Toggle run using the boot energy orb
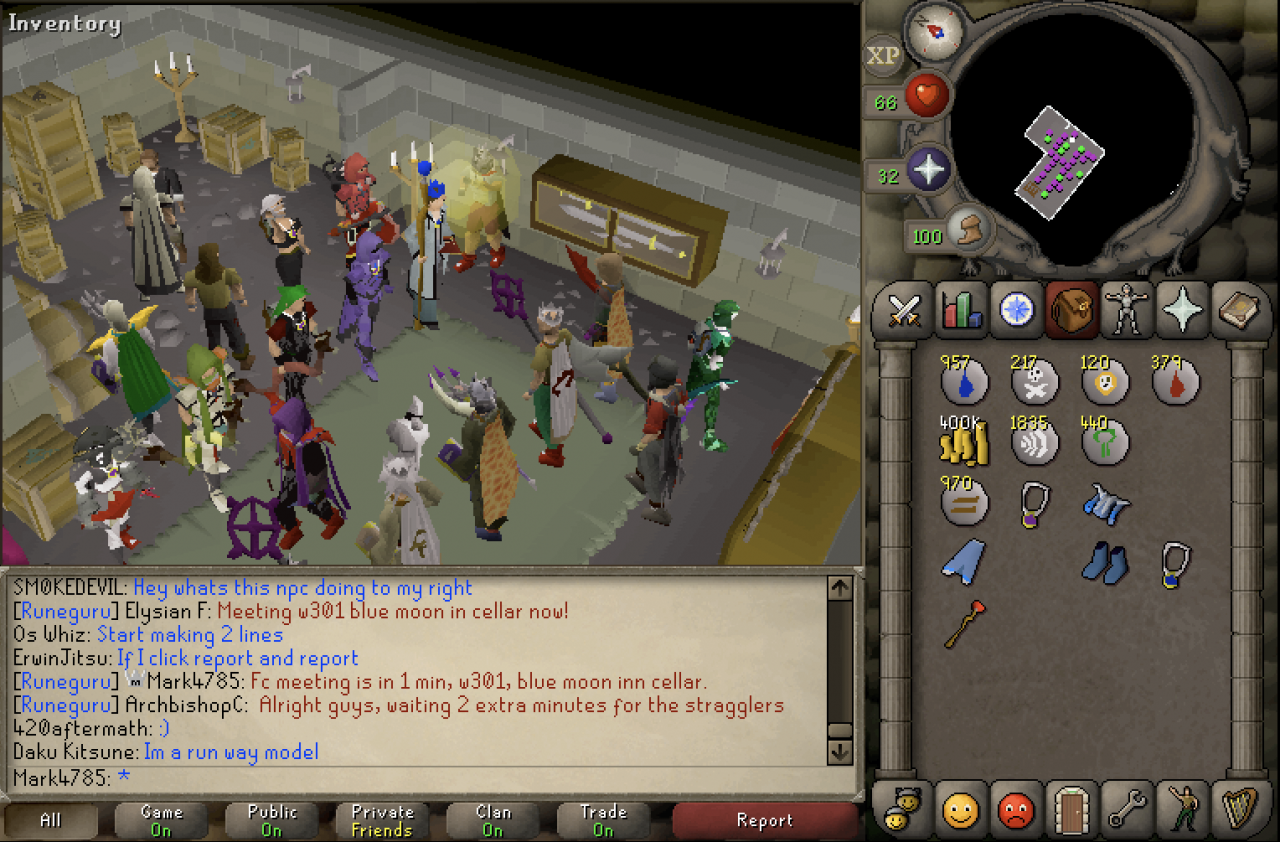This screenshot has height=842, width=1280. point(964,231)
